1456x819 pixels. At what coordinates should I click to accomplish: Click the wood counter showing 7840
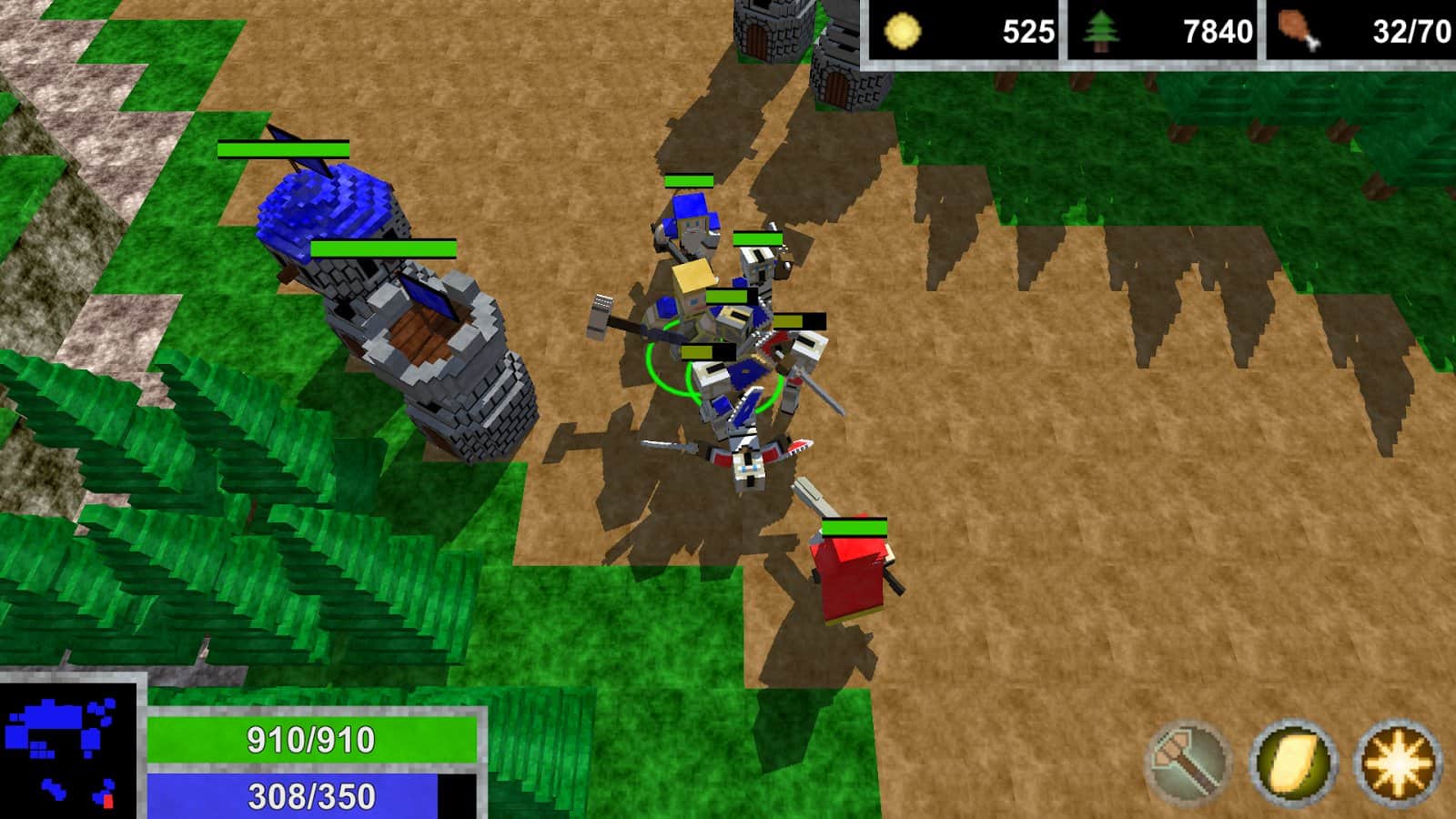[1219, 29]
